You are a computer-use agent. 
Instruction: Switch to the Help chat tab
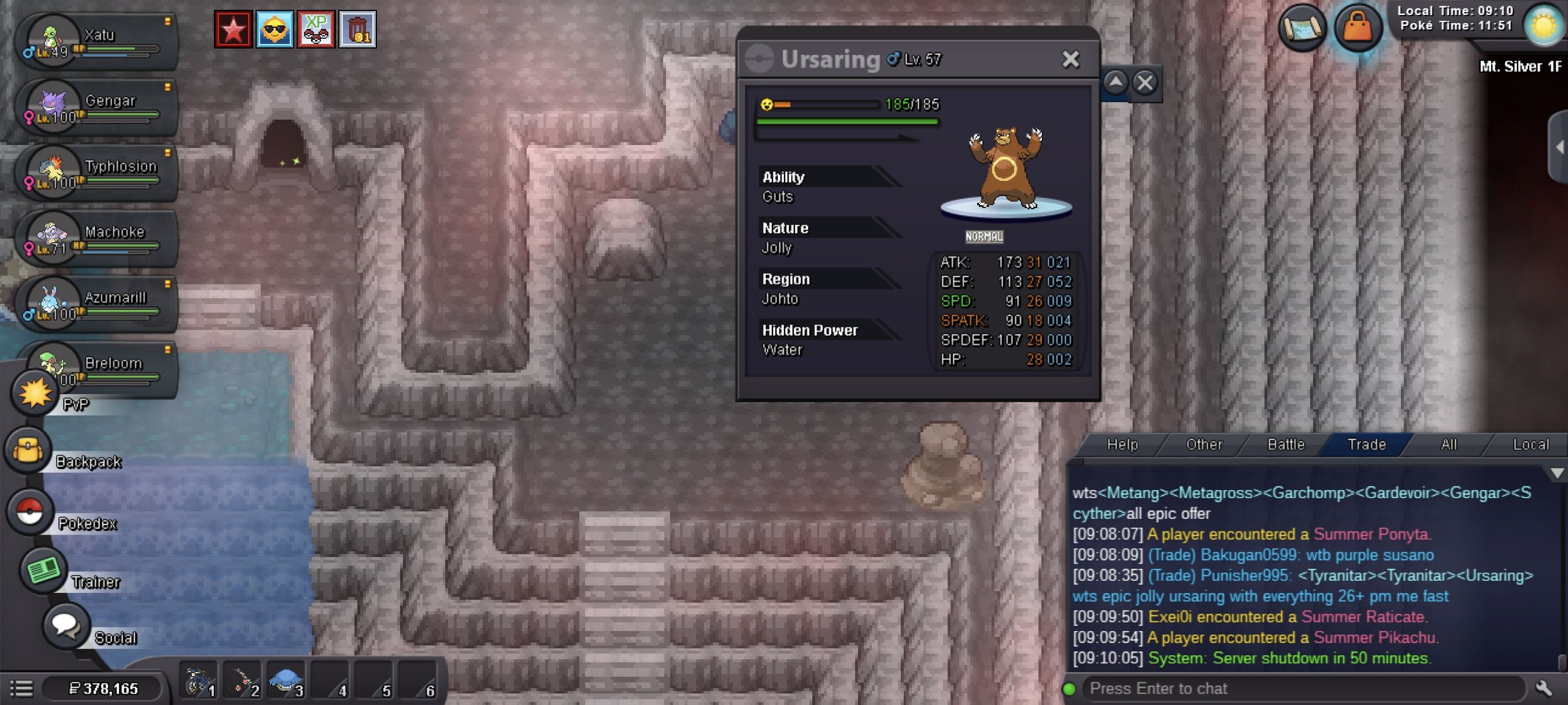(x=1122, y=444)
